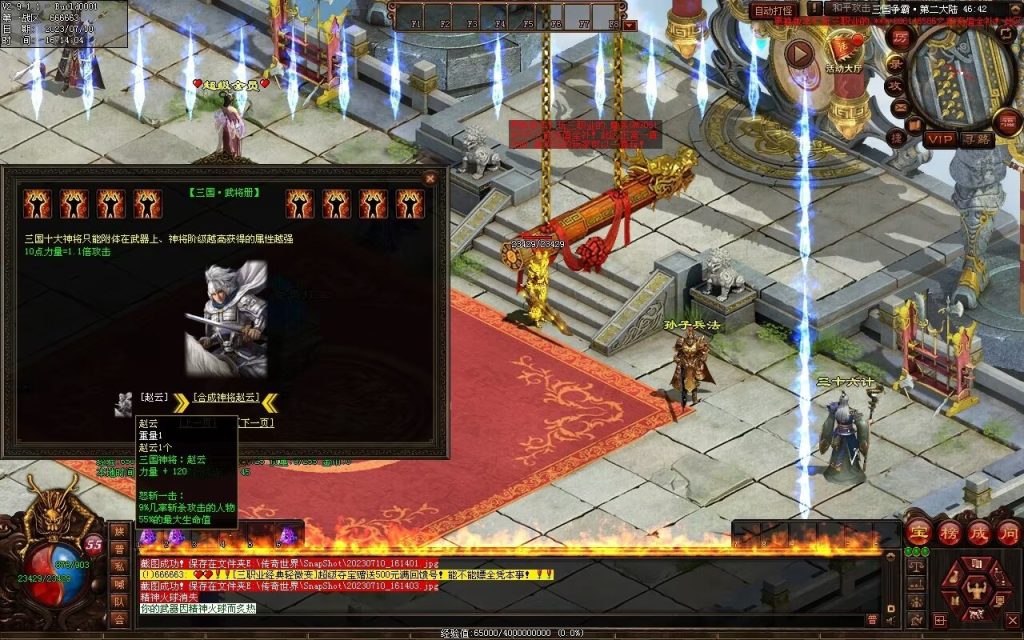Viewport: 1024px width, 640px height.
Task: Open the balance scales trade icon
Action: pos(915,566)
